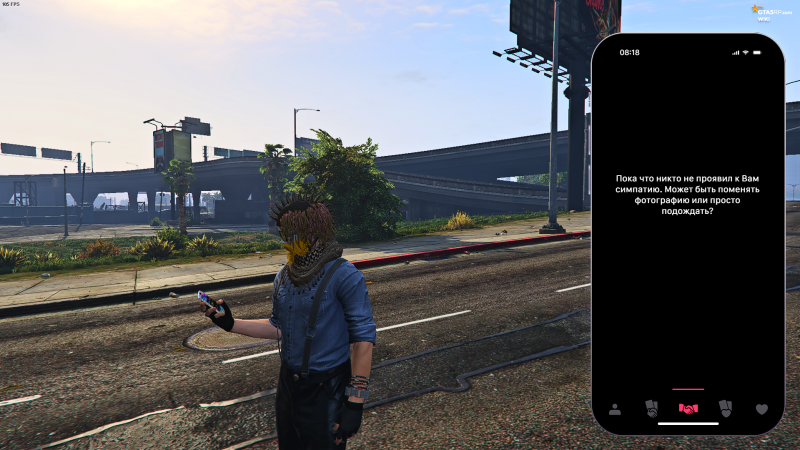
Task: Switch to the cards-with-handshake tab
Action: tap(651, 409)
